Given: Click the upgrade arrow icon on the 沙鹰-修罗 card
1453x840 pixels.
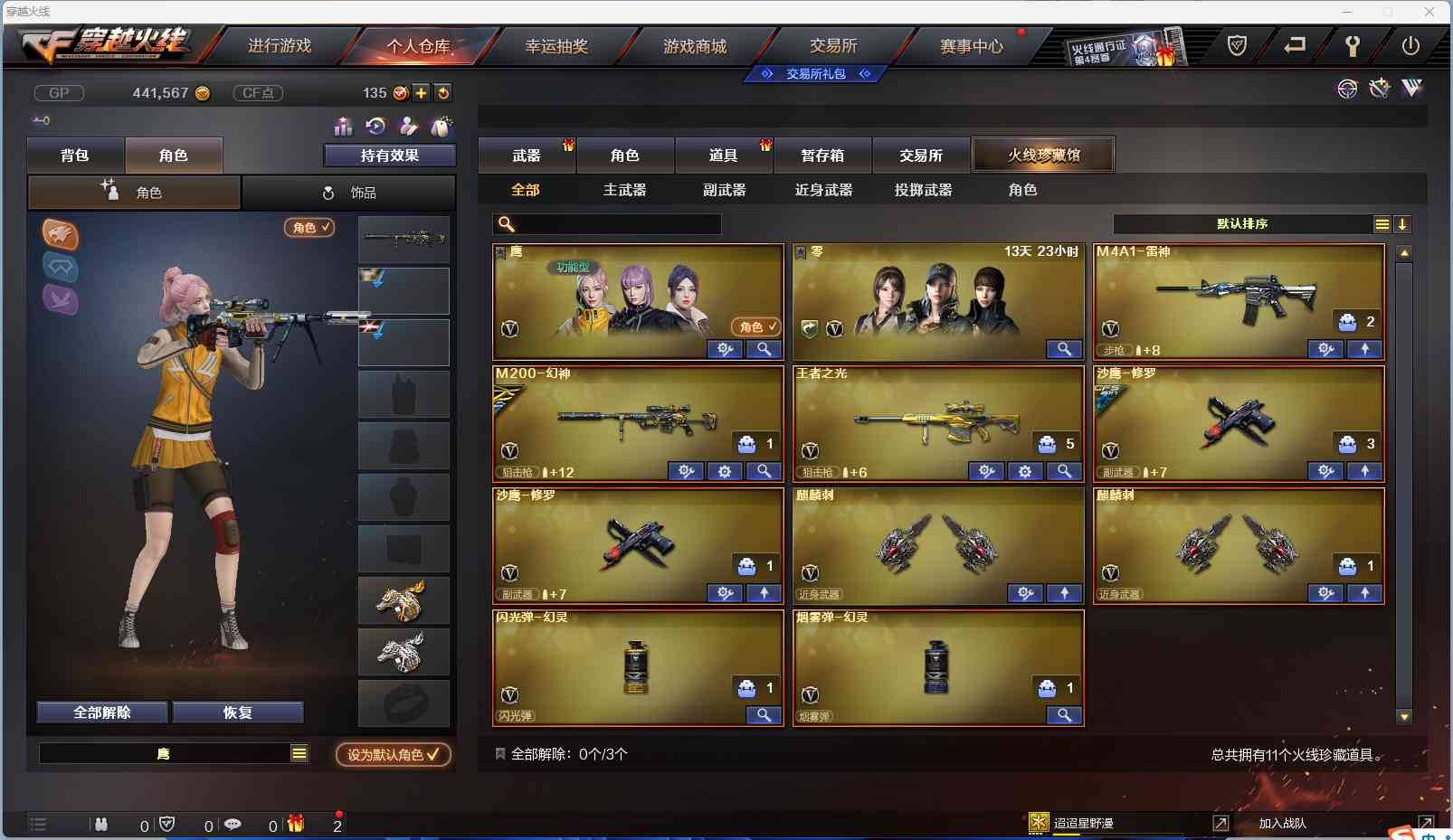Looking at the screenshot, I should (x=1366, y=471).
